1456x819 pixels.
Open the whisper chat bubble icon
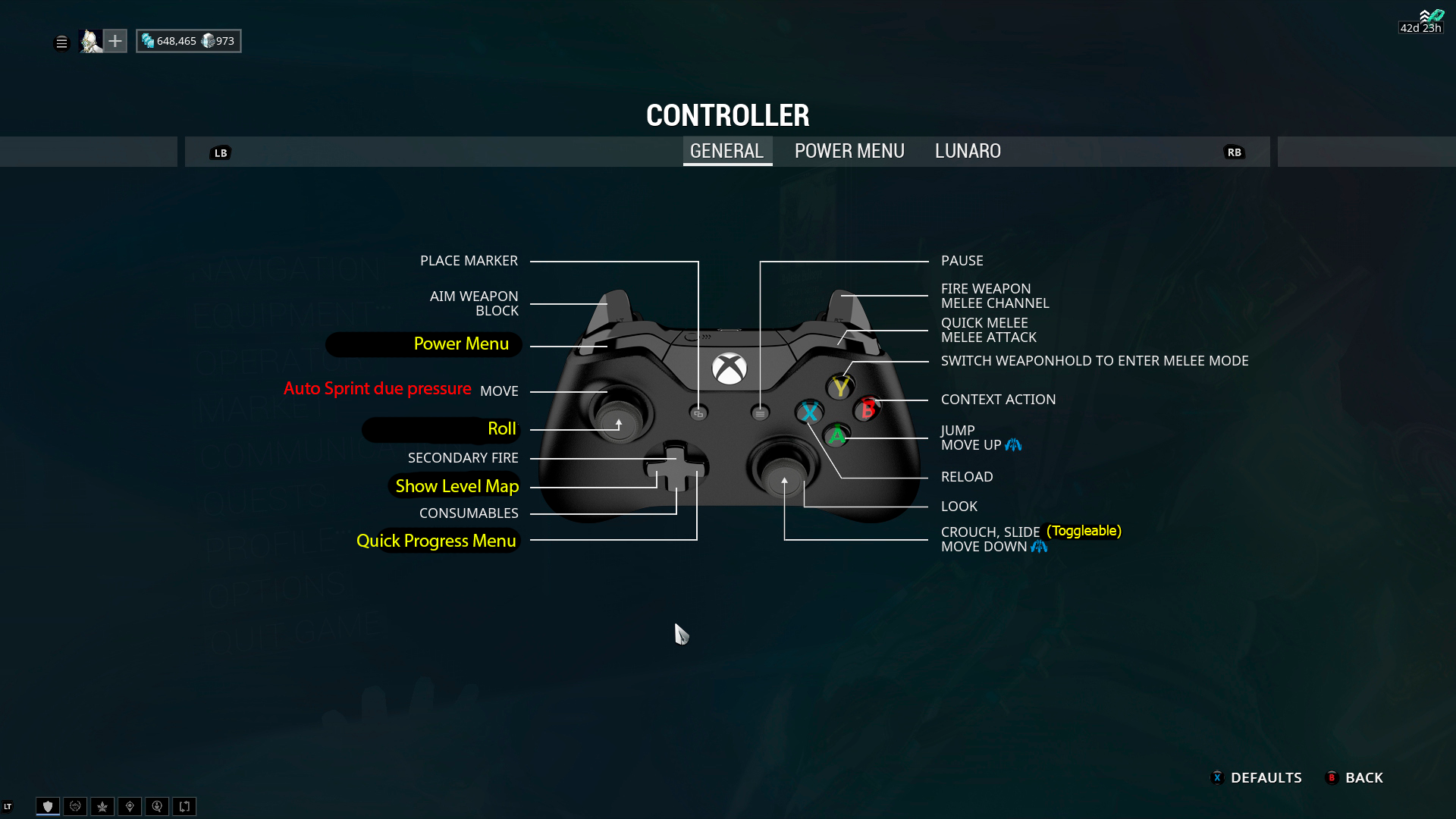coord(157,806)
